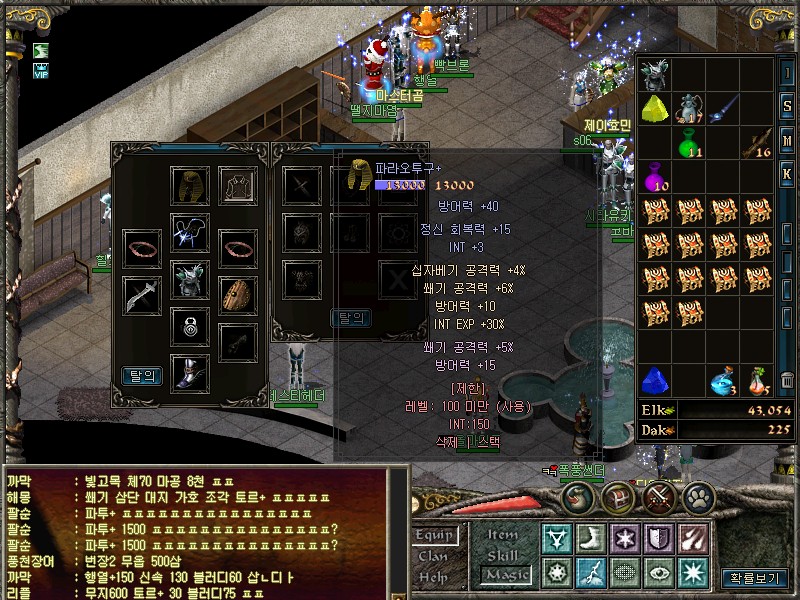The height and width of the screenshot is (600, 800).
Task: Click the purple potion stack of 10
Action: (x=656, y=177)
